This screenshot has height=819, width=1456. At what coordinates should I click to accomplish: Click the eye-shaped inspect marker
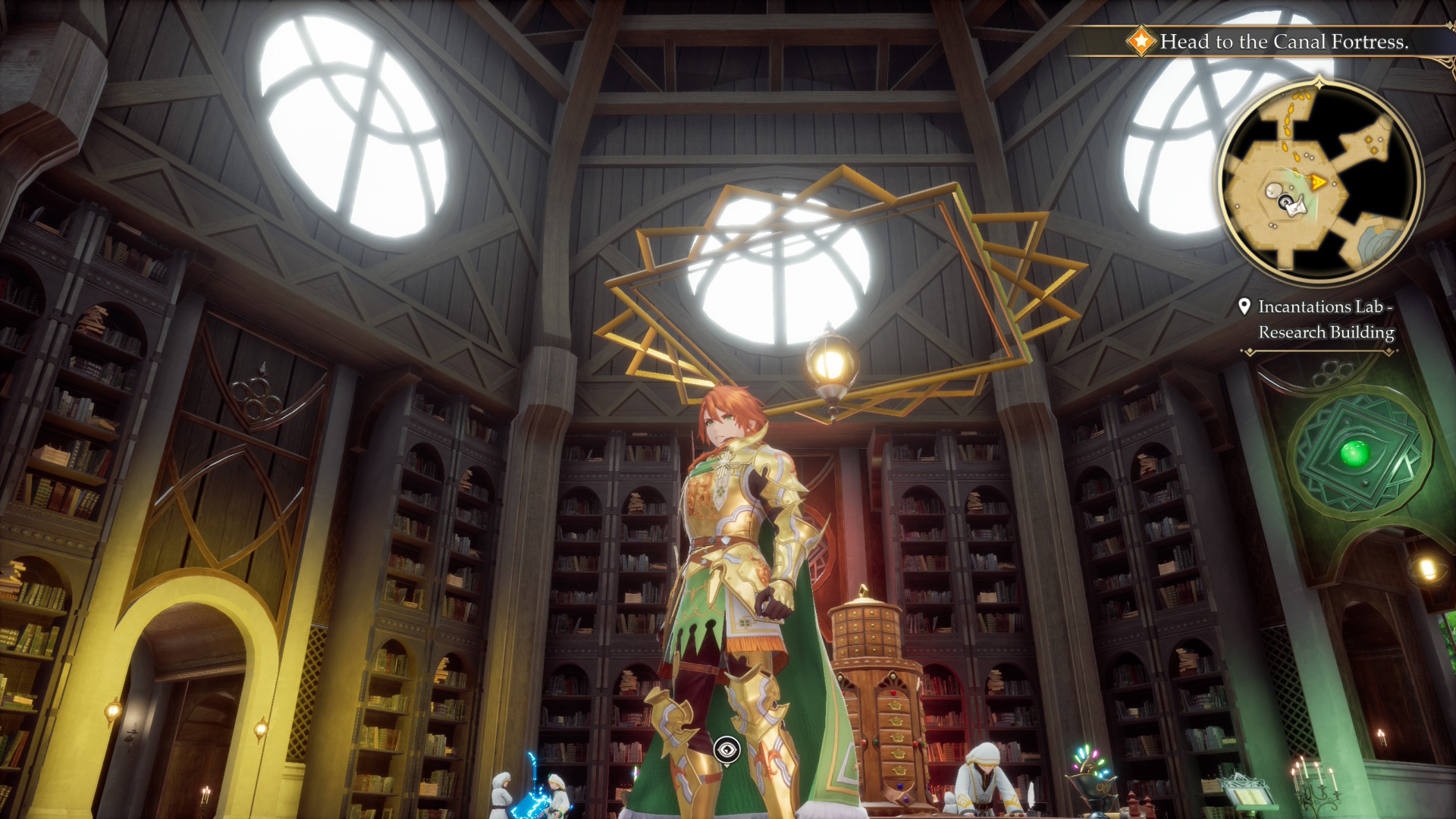(726, 750)
